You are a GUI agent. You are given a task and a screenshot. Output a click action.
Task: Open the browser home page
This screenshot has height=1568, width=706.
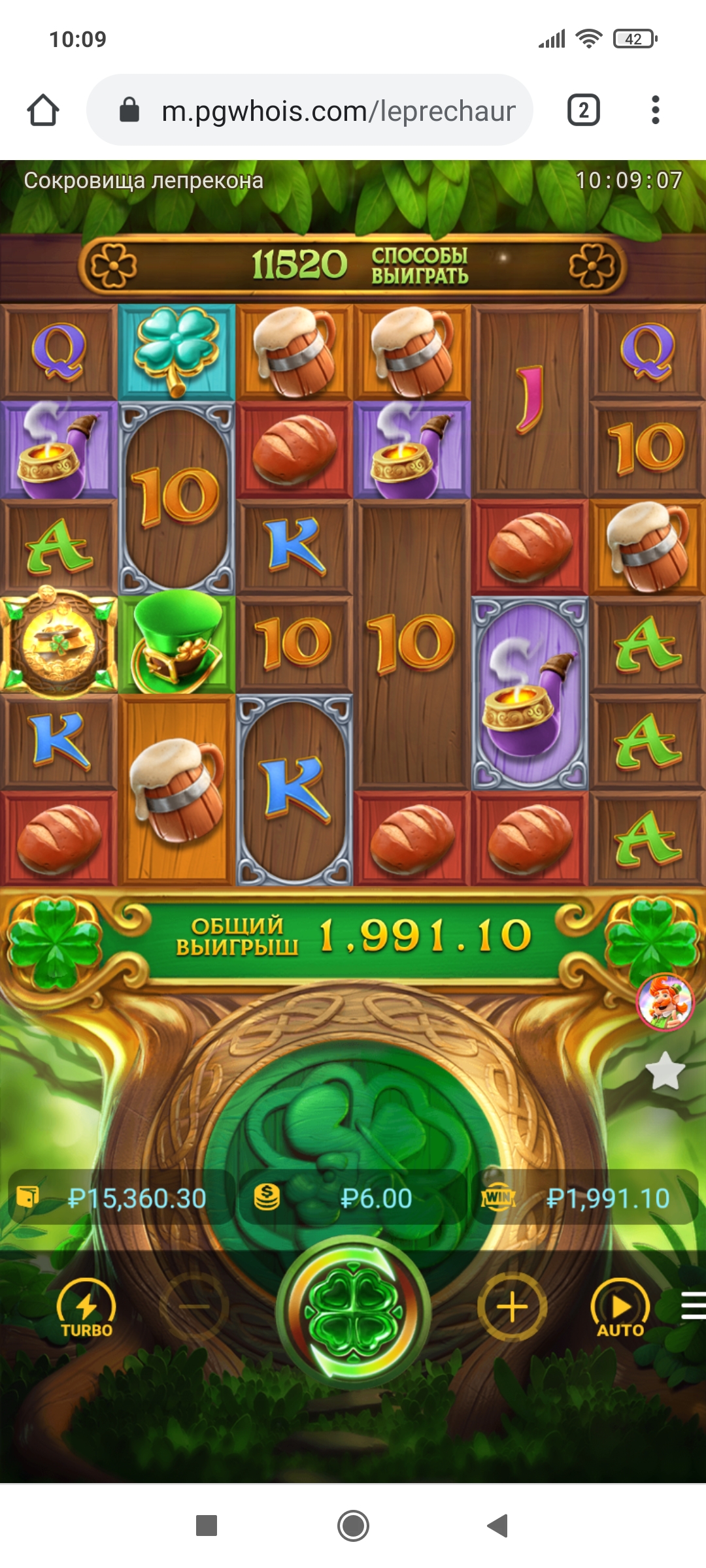point(43,110)
